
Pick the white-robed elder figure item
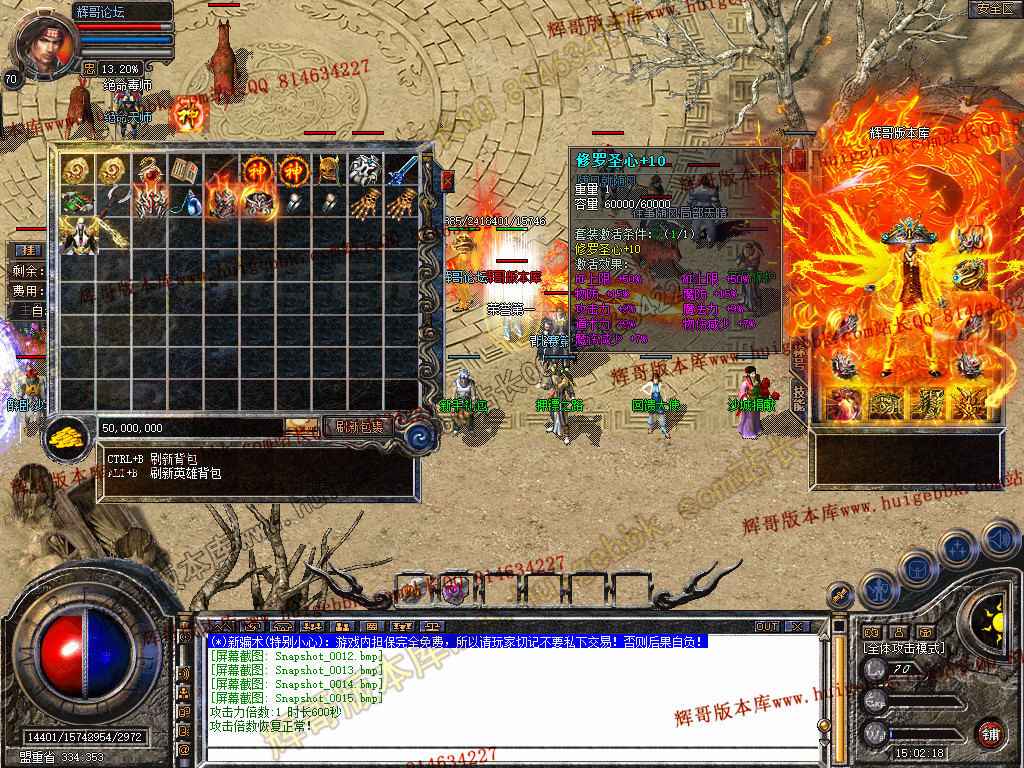(x=76, y=236)
